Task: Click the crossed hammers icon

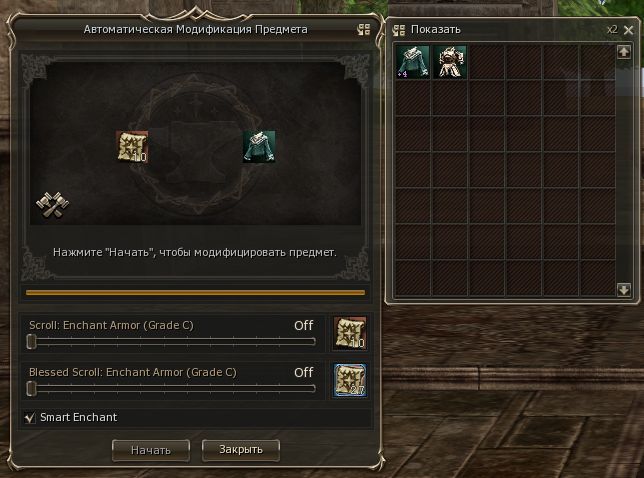Action: tap(50, 204)
